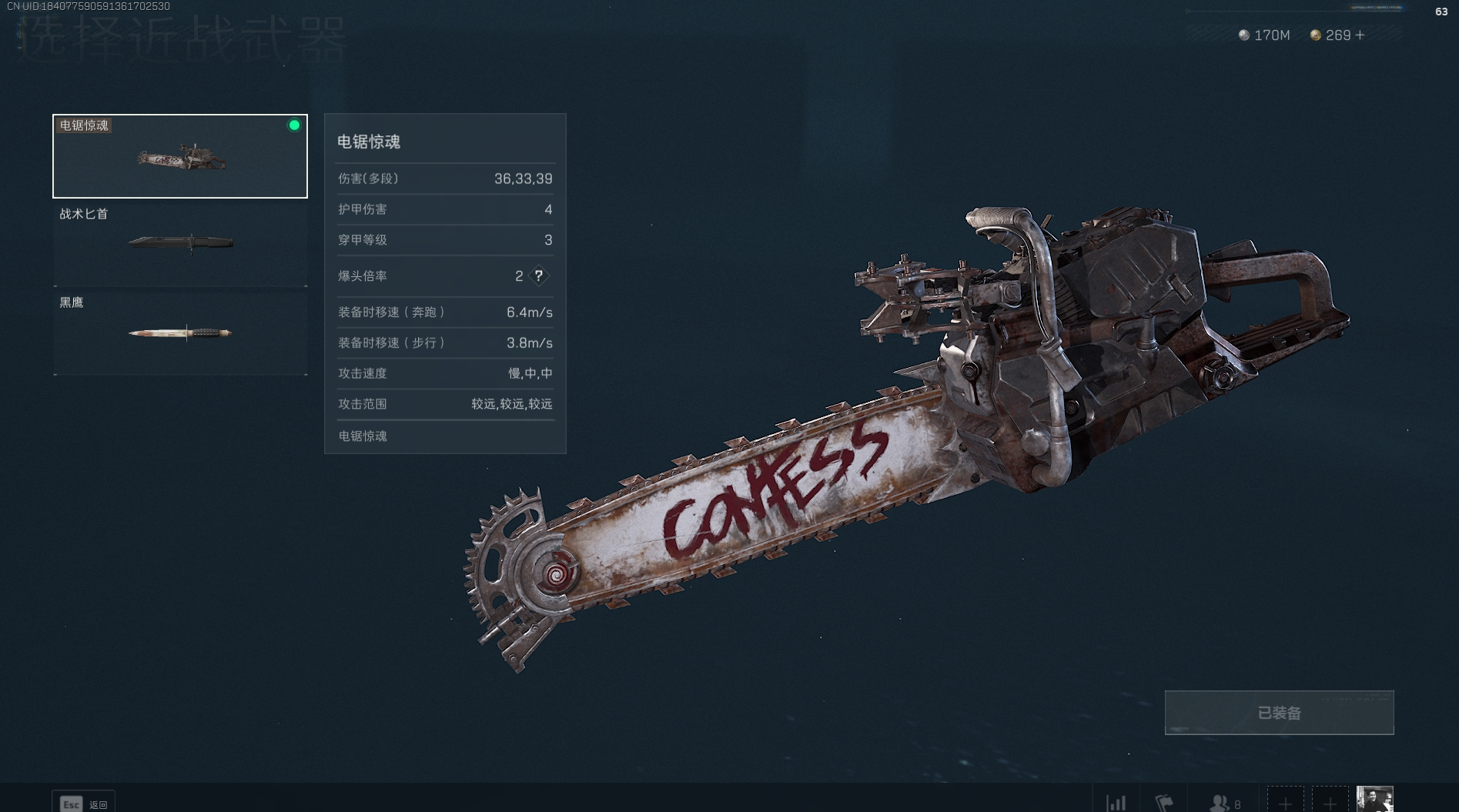Open the bar chart statistics icon
The width and height of the screenshot is (1459, 812).
(x=1116, y=803)
